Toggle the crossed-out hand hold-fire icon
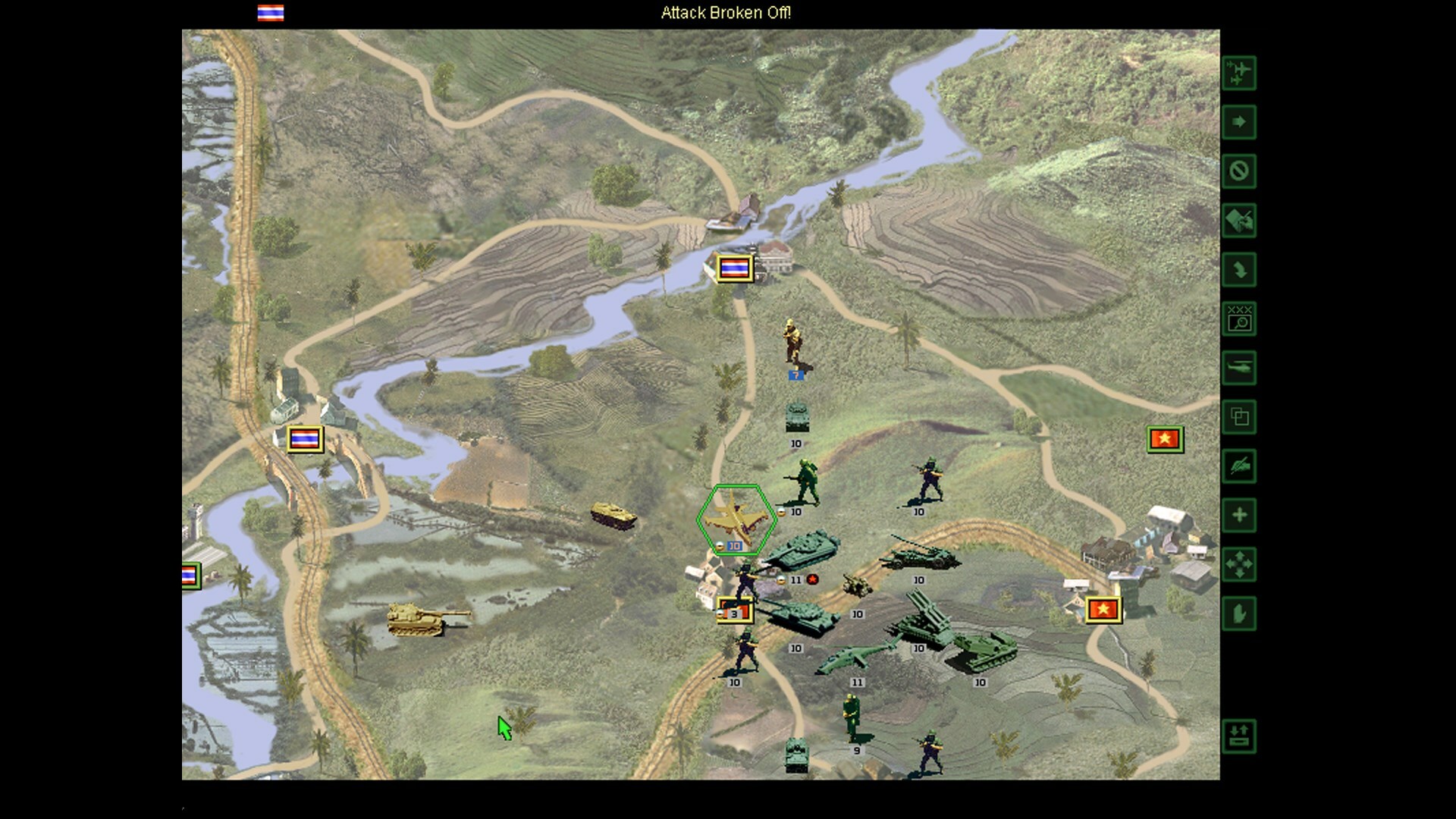1456x819 pixels. [x=1240, y=466]
